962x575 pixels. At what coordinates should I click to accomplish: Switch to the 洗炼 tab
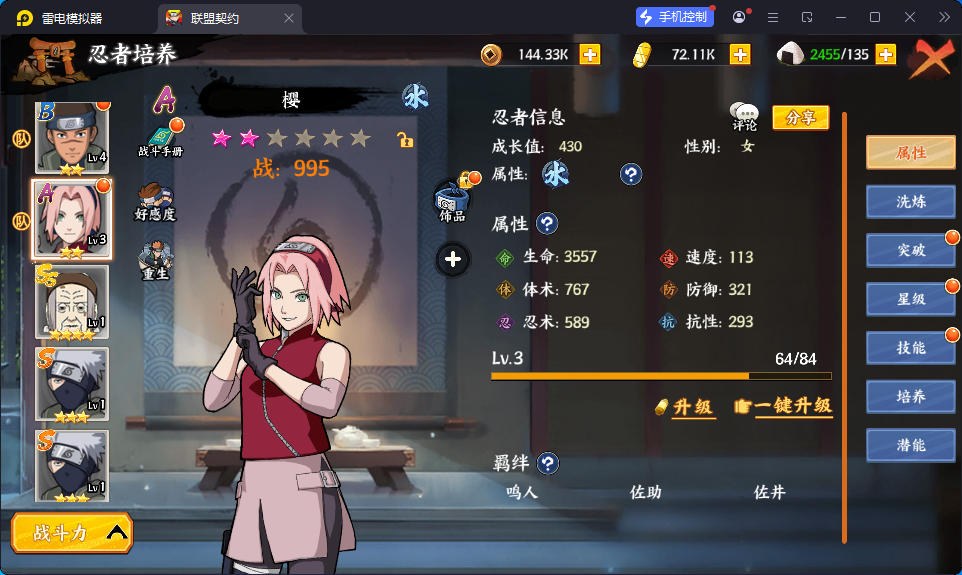(x=910, y=201)
